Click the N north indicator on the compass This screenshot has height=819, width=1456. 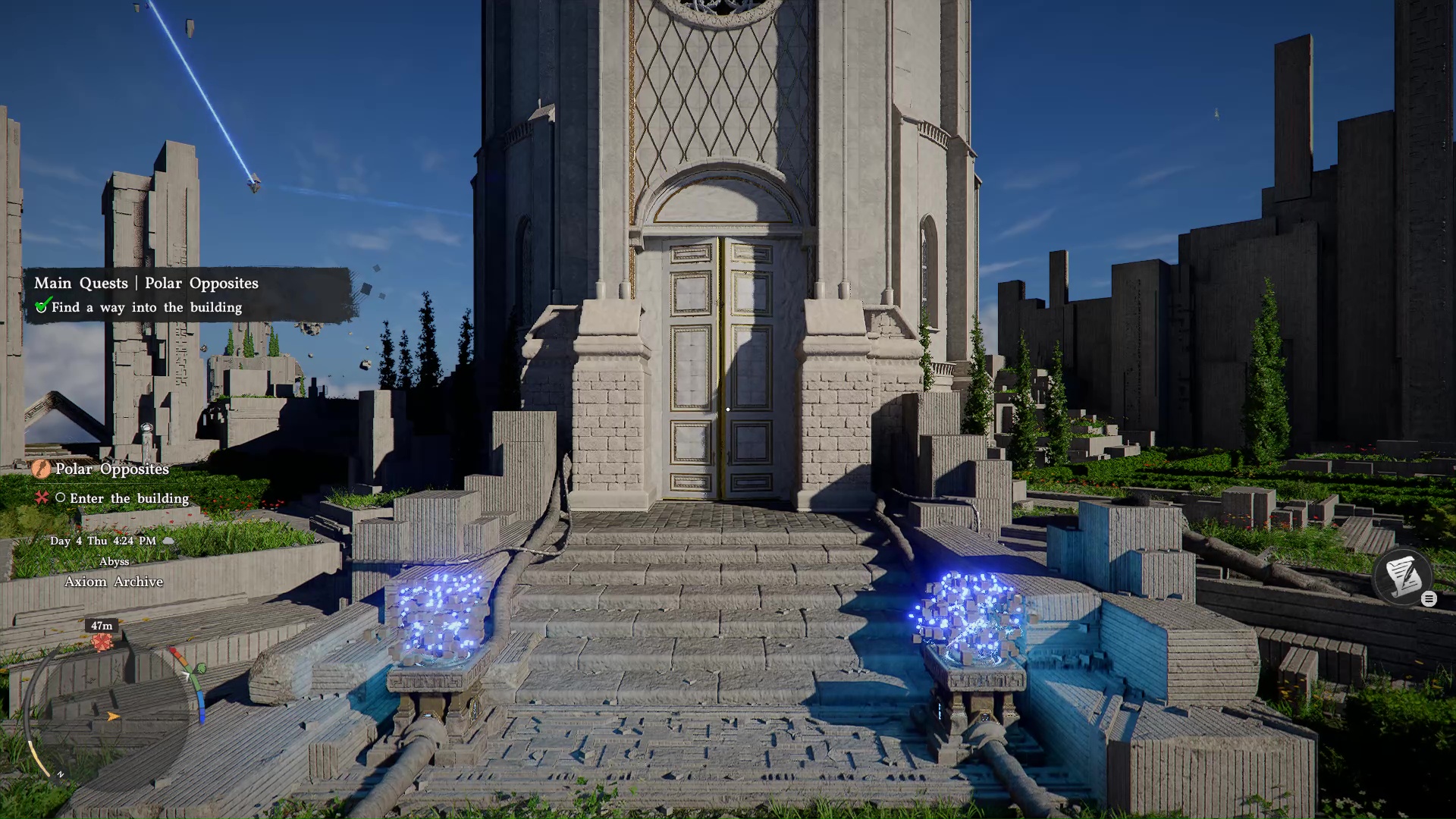pos(60,773)
